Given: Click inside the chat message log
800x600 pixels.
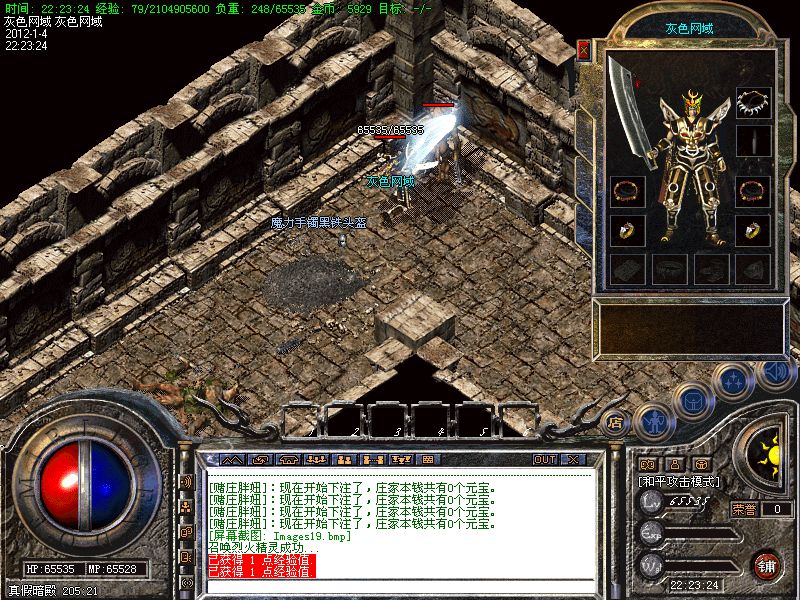Looking at the screenshot, I should (400, 520).
